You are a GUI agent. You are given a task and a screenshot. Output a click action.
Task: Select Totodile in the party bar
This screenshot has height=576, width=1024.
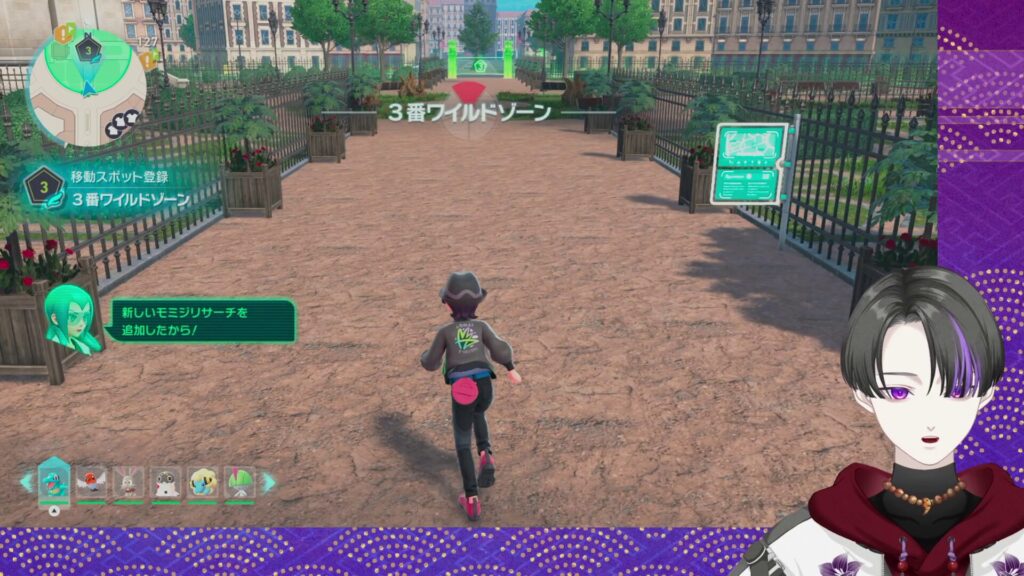[x=54, y=481]
